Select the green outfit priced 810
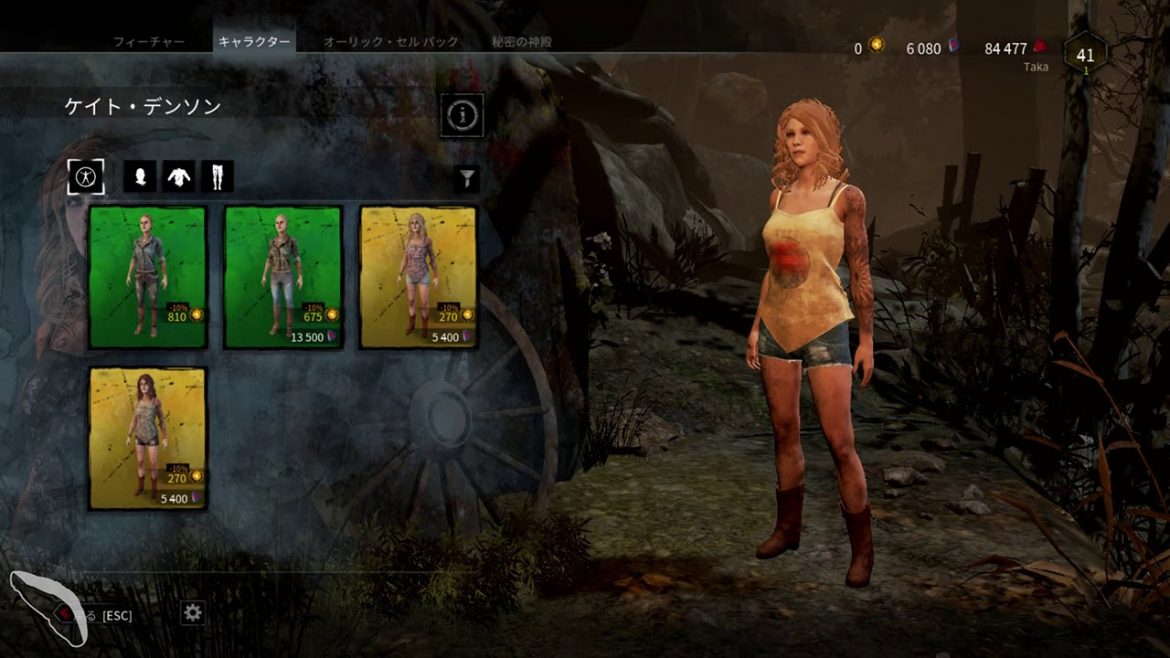The width and height of the screenshot is (1170, 658). pos(147,277)
